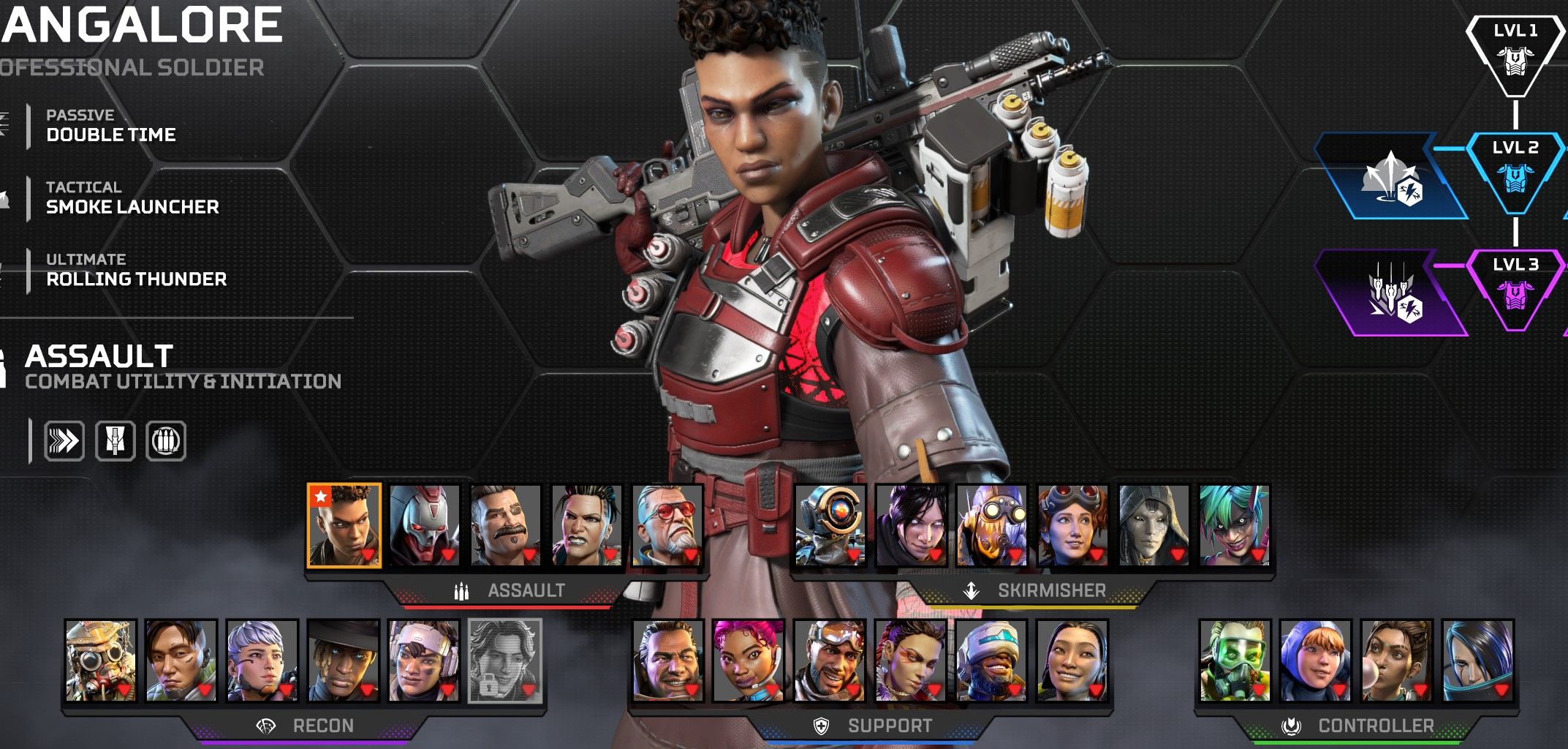Screen dimensions: 1568x749
Task: Select Wraith in the Skirmisher row
Action: 912,525
